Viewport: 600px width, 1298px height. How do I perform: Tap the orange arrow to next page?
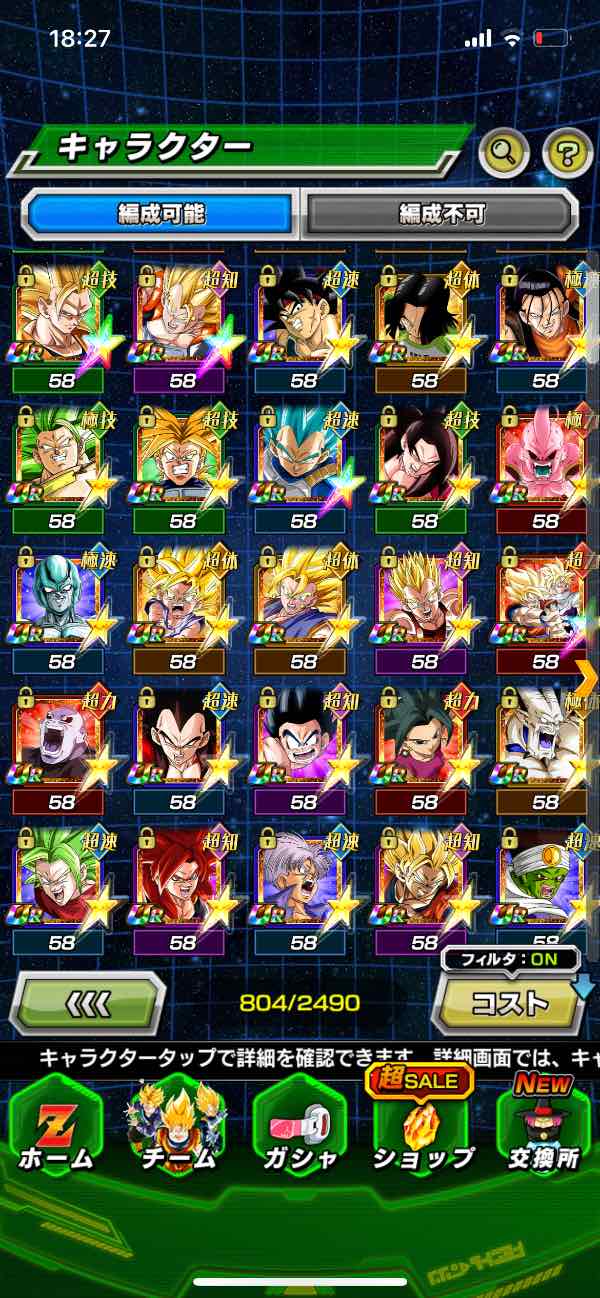point(587,678)
